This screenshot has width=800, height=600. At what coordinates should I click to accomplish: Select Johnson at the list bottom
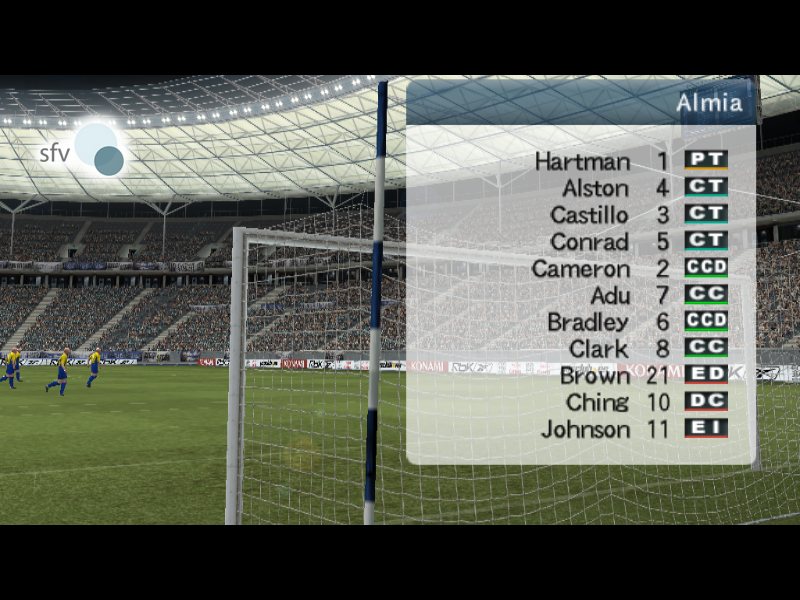point(585,430)
